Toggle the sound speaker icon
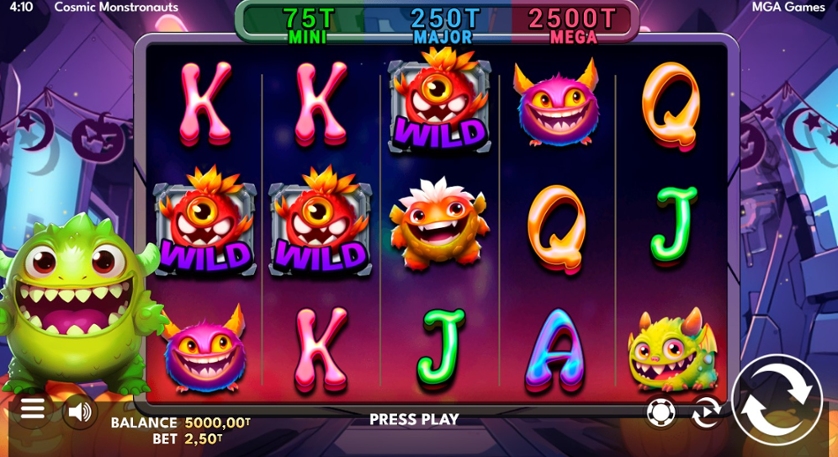This screenshot has height=457, width=838. coord(79,410)
